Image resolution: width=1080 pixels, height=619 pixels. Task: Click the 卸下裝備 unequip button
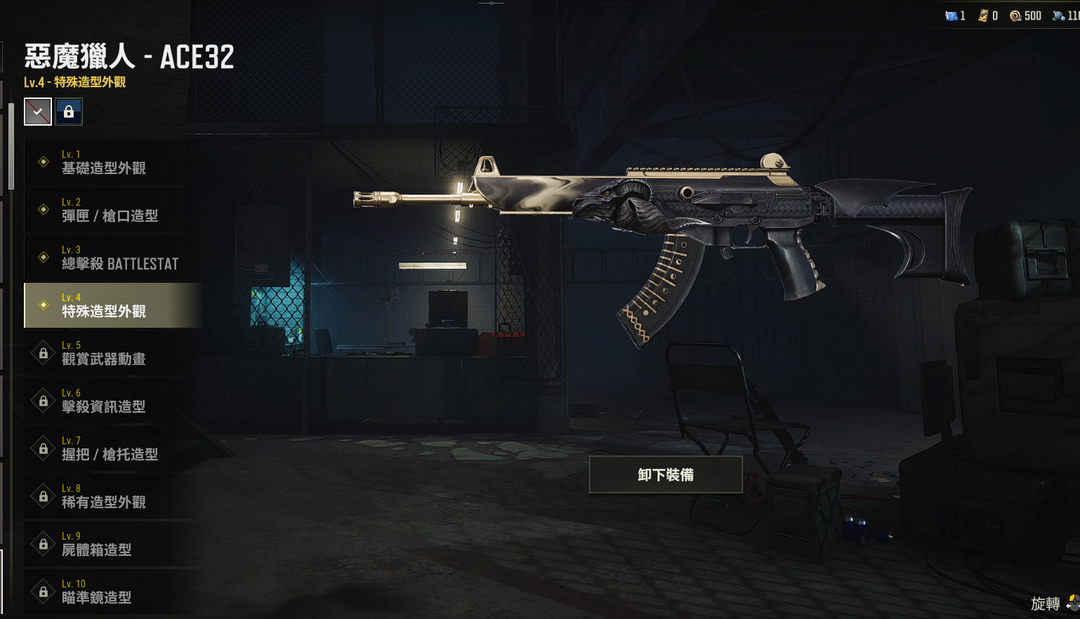pos(665,475)
